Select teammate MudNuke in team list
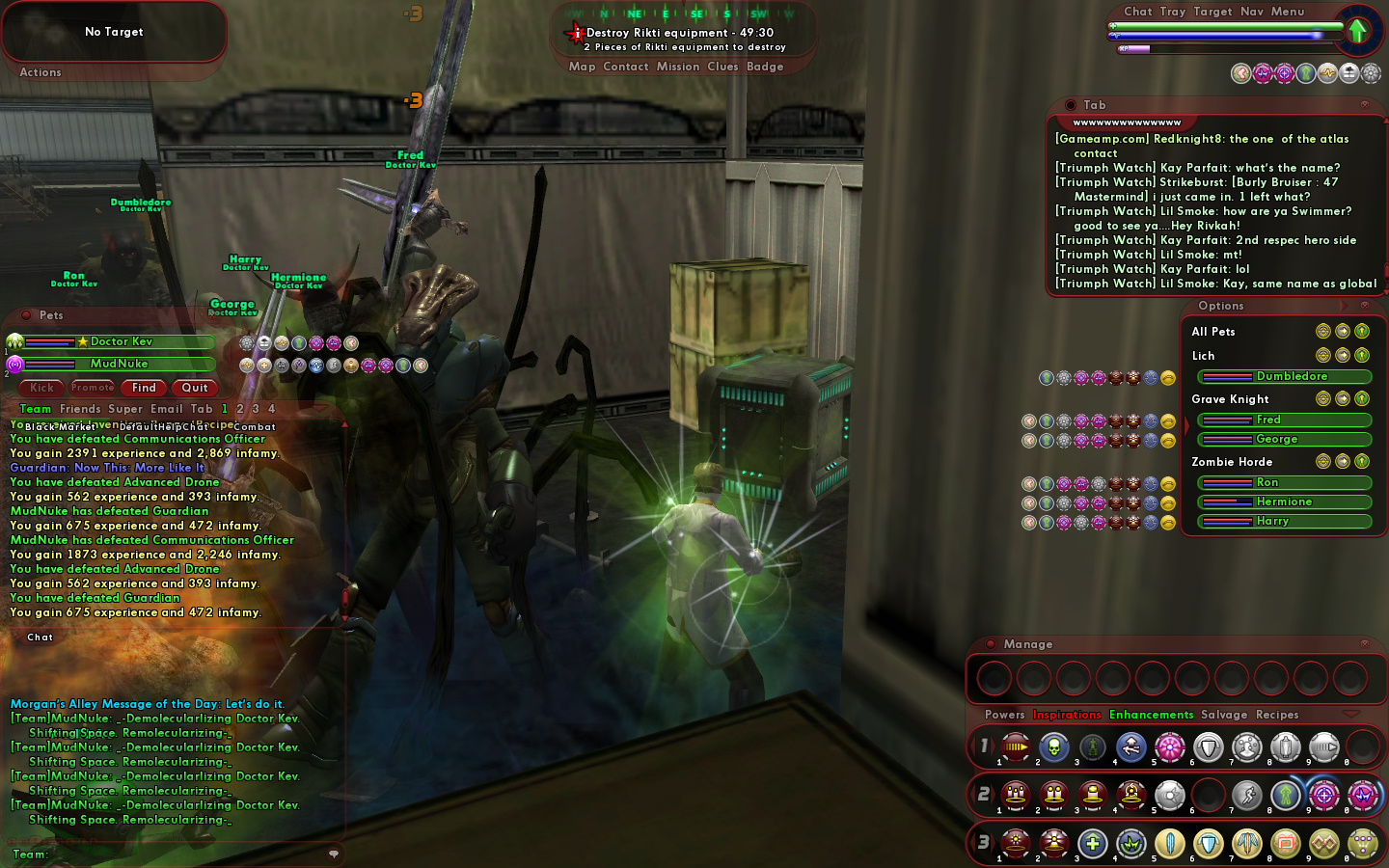This screenshot has width=1389, height=868. click(119, 364)
